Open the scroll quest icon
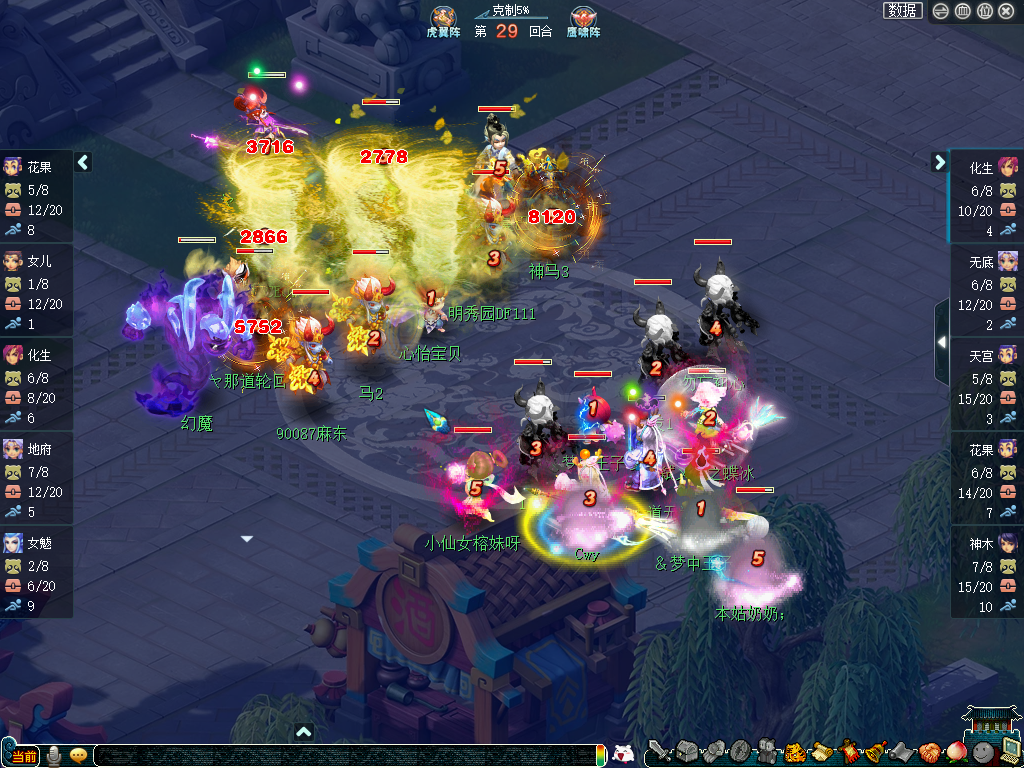This screenshot has width=1024, height=768. pos(822,751)
